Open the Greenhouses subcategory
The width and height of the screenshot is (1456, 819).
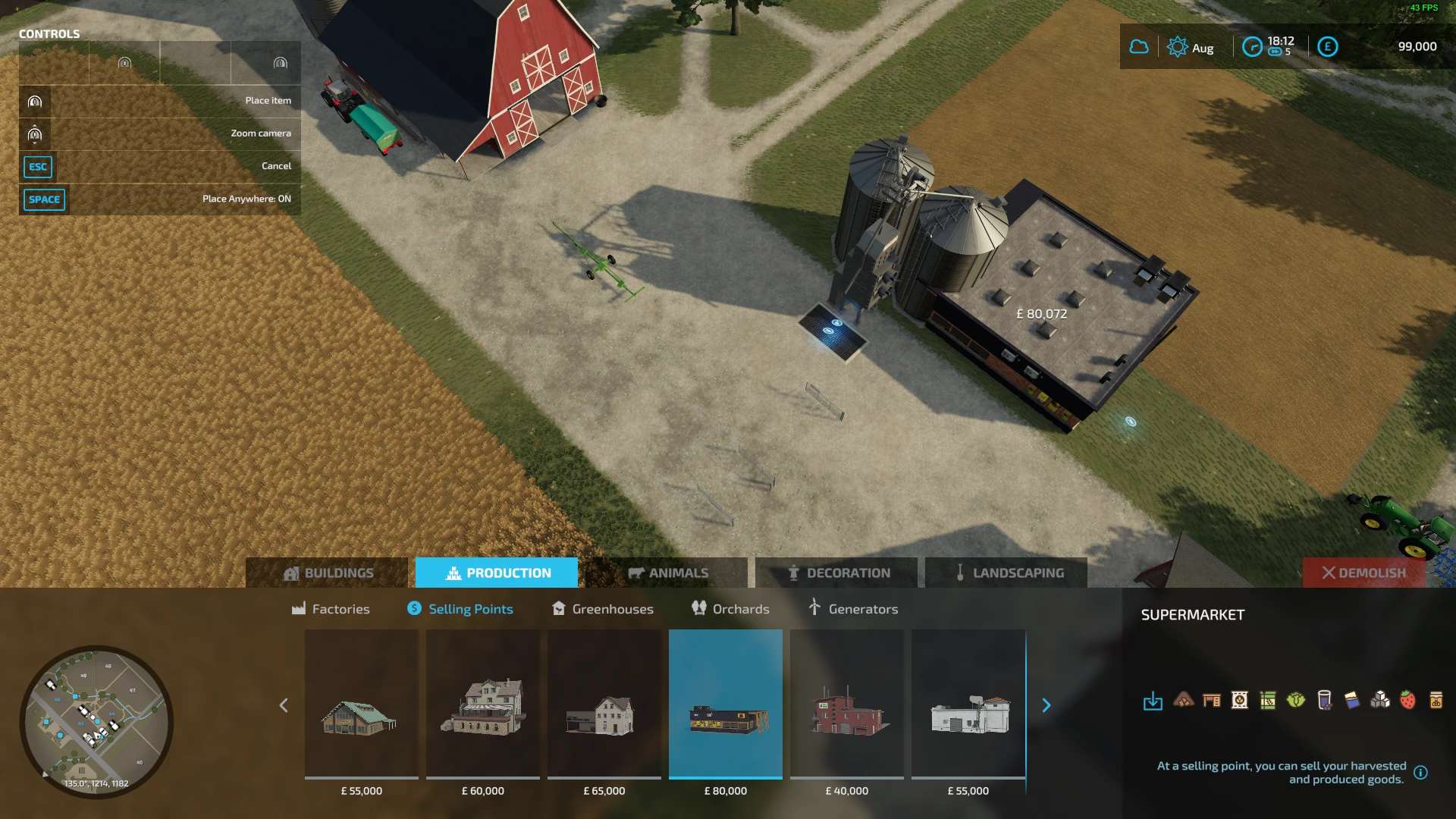(x=603, y=609)
